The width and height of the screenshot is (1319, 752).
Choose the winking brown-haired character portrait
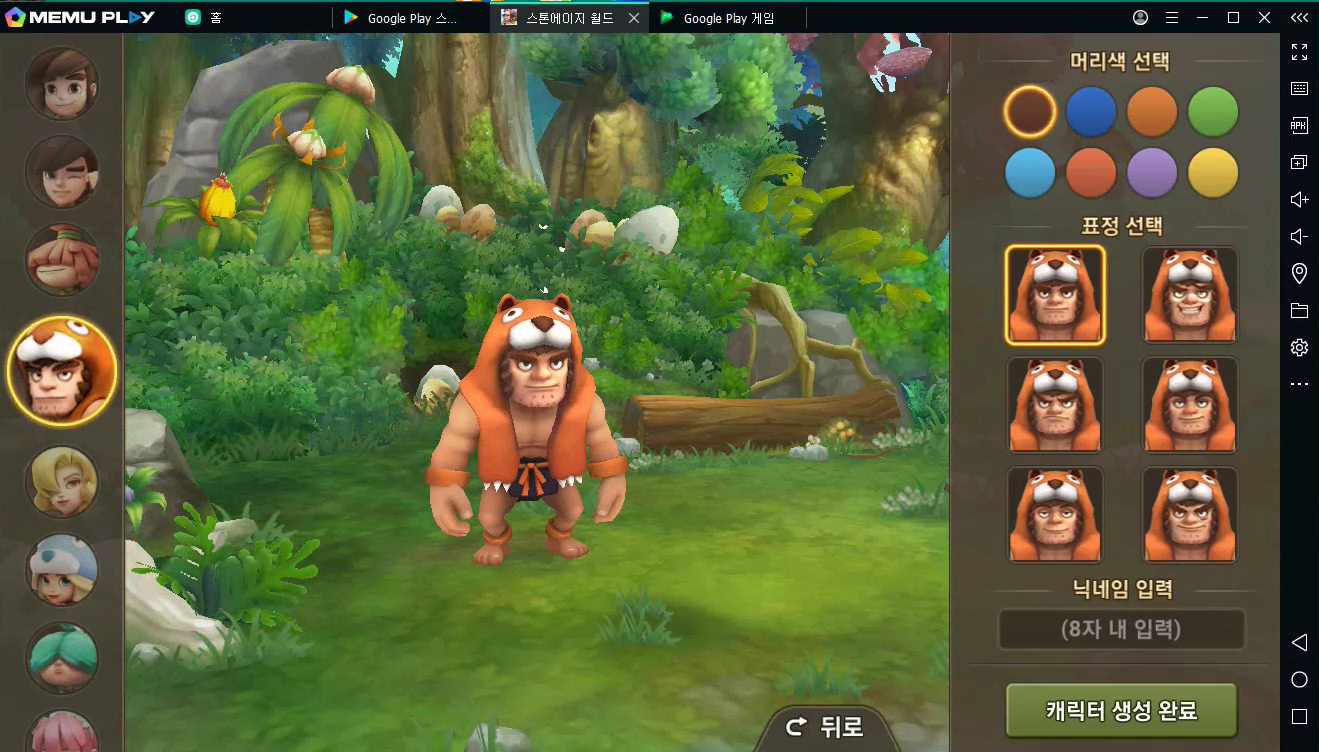point(62,172)
